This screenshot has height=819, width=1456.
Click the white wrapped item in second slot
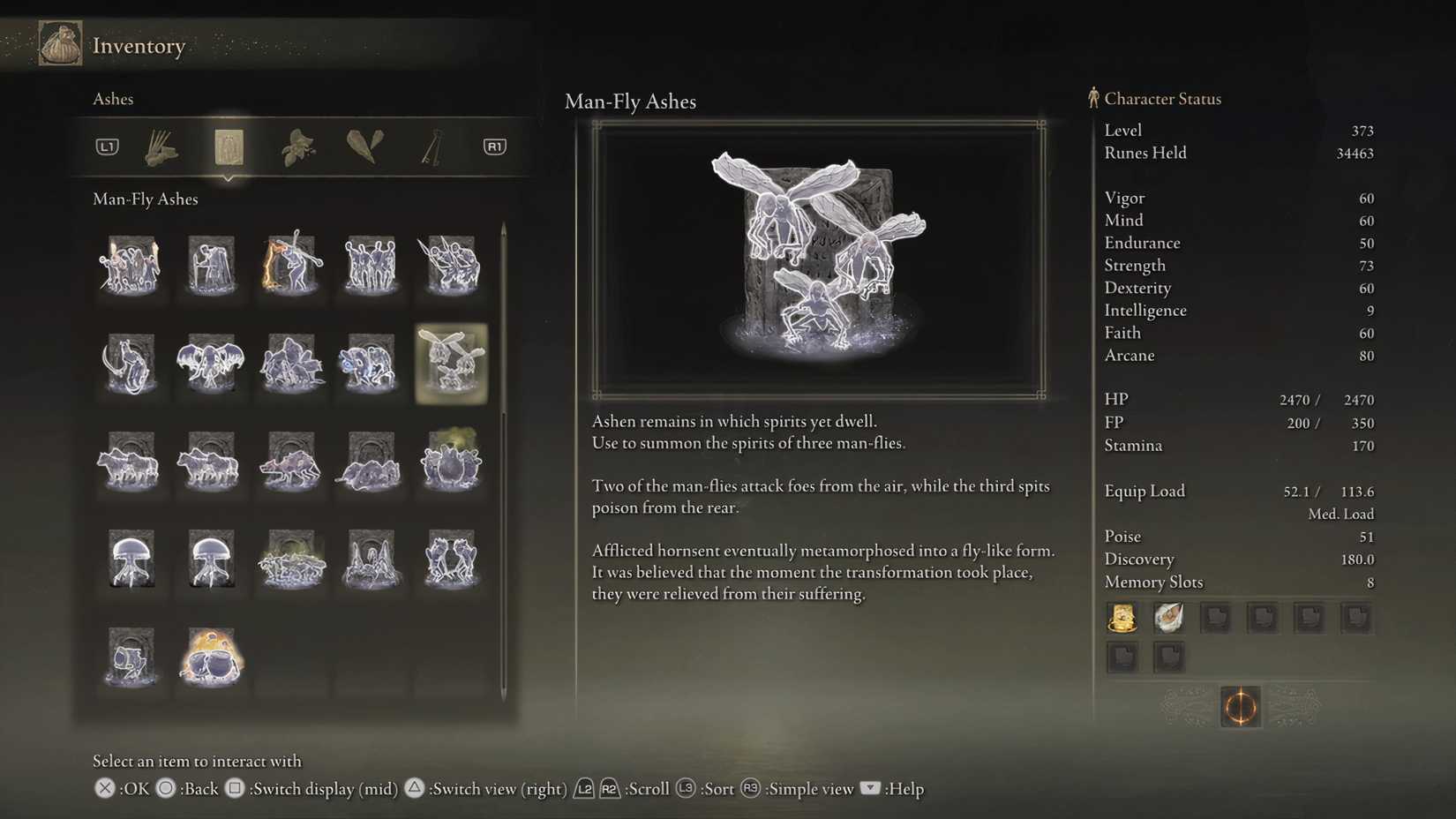1169,617
